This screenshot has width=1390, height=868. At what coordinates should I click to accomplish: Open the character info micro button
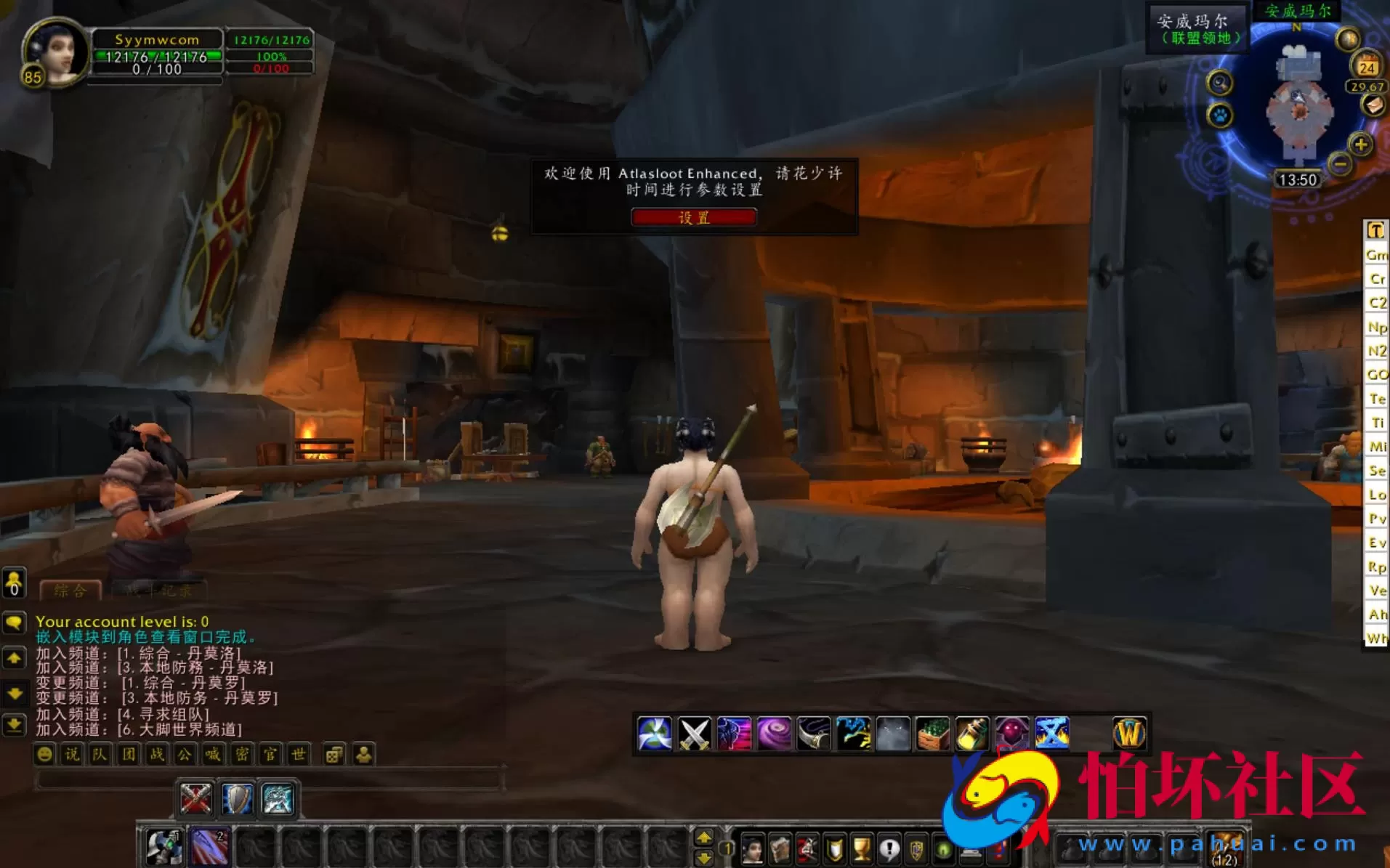coord(752,848)
